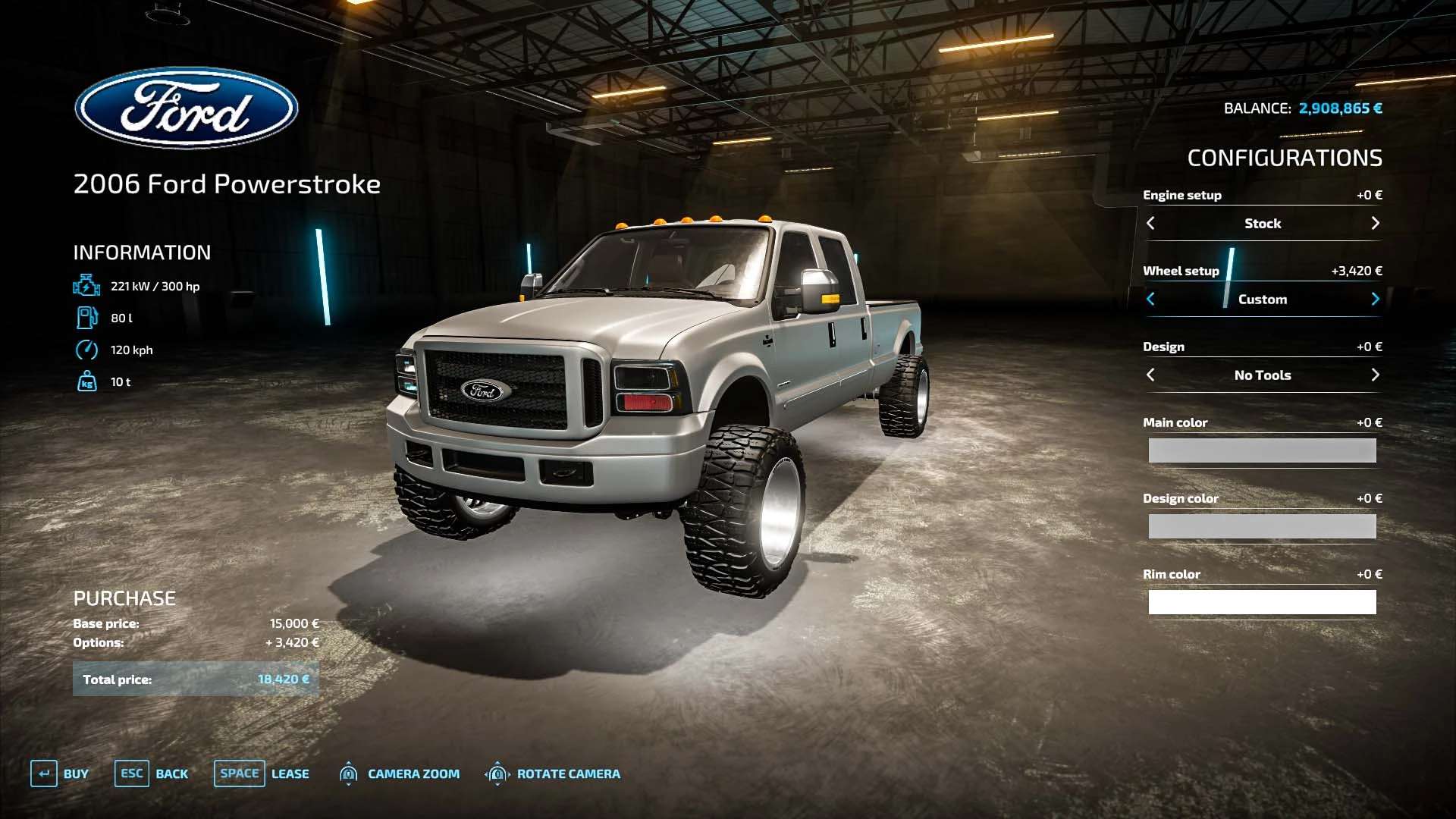Lease the truck instead of buying
This screenshot has width=1456, height=819.
click(x=262, y=773)
